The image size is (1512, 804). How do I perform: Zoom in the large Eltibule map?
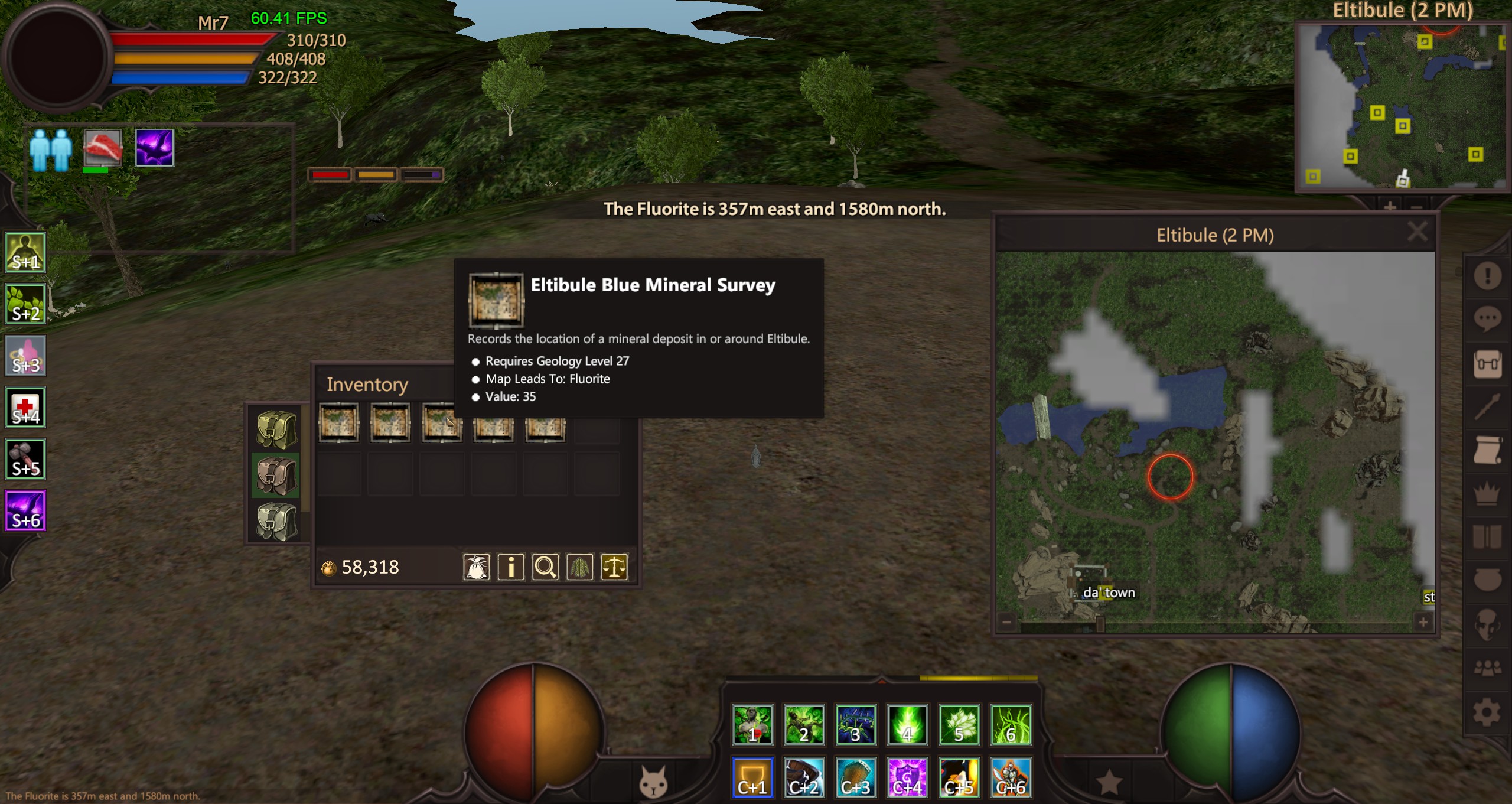point(1423,622)
